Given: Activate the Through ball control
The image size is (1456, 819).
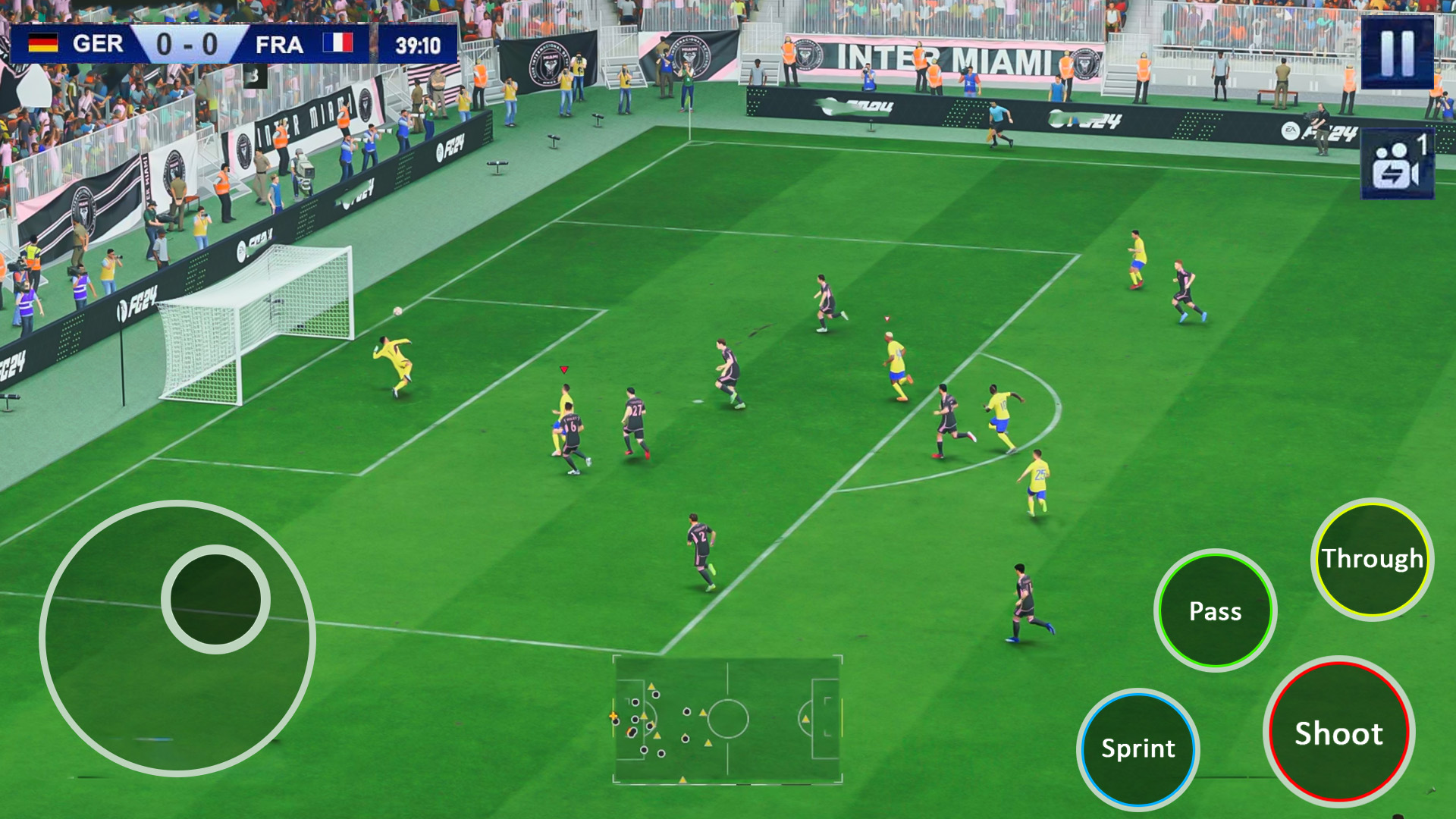Looking at the screenshot, I should click(x=1372, y=559).
